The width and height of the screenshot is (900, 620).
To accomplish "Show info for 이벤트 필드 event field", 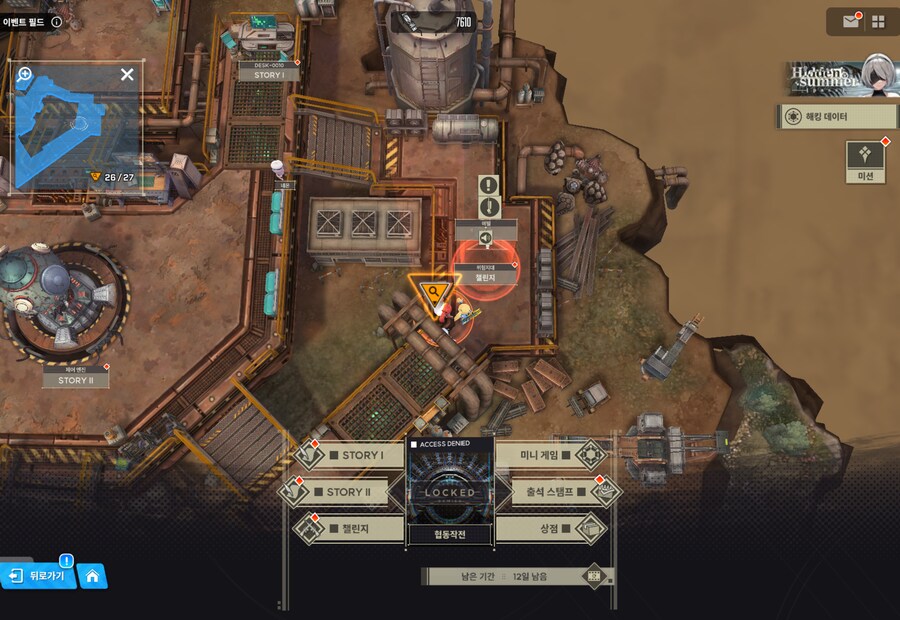I will pyautogui.click(x=56, y=21).
